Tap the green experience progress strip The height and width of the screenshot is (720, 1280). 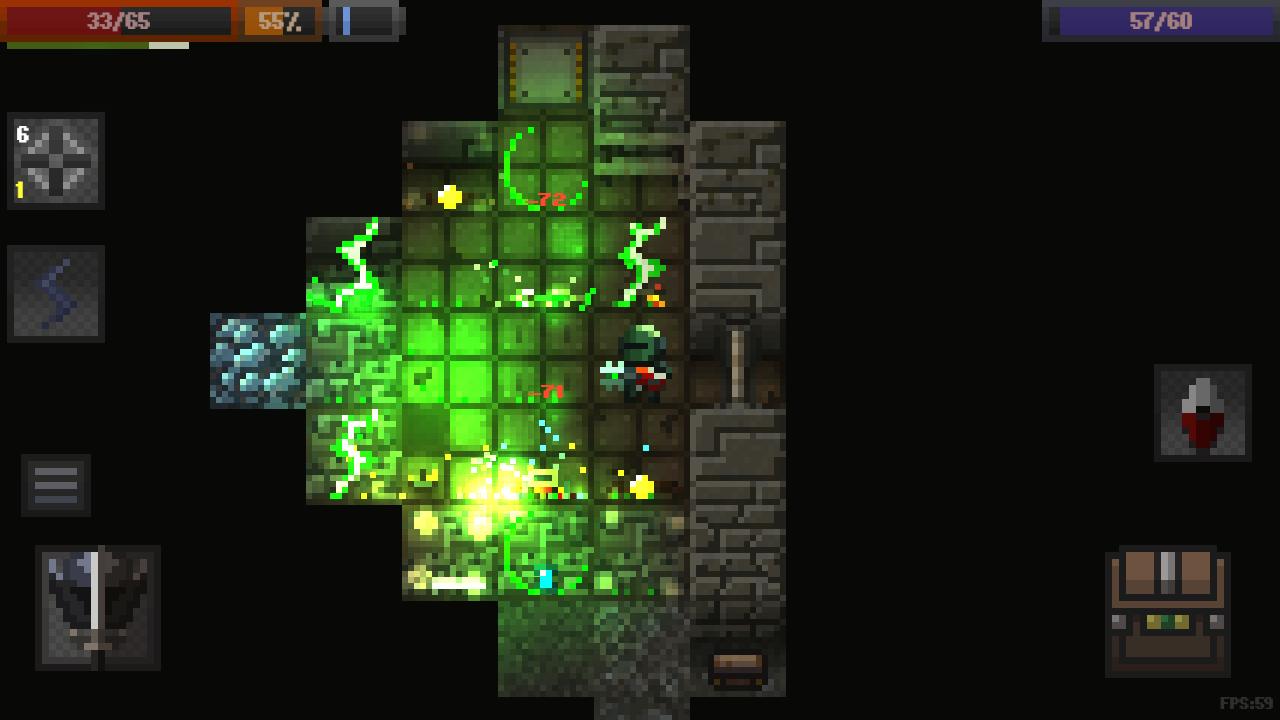pyautogui.click(x=95, y=44)
